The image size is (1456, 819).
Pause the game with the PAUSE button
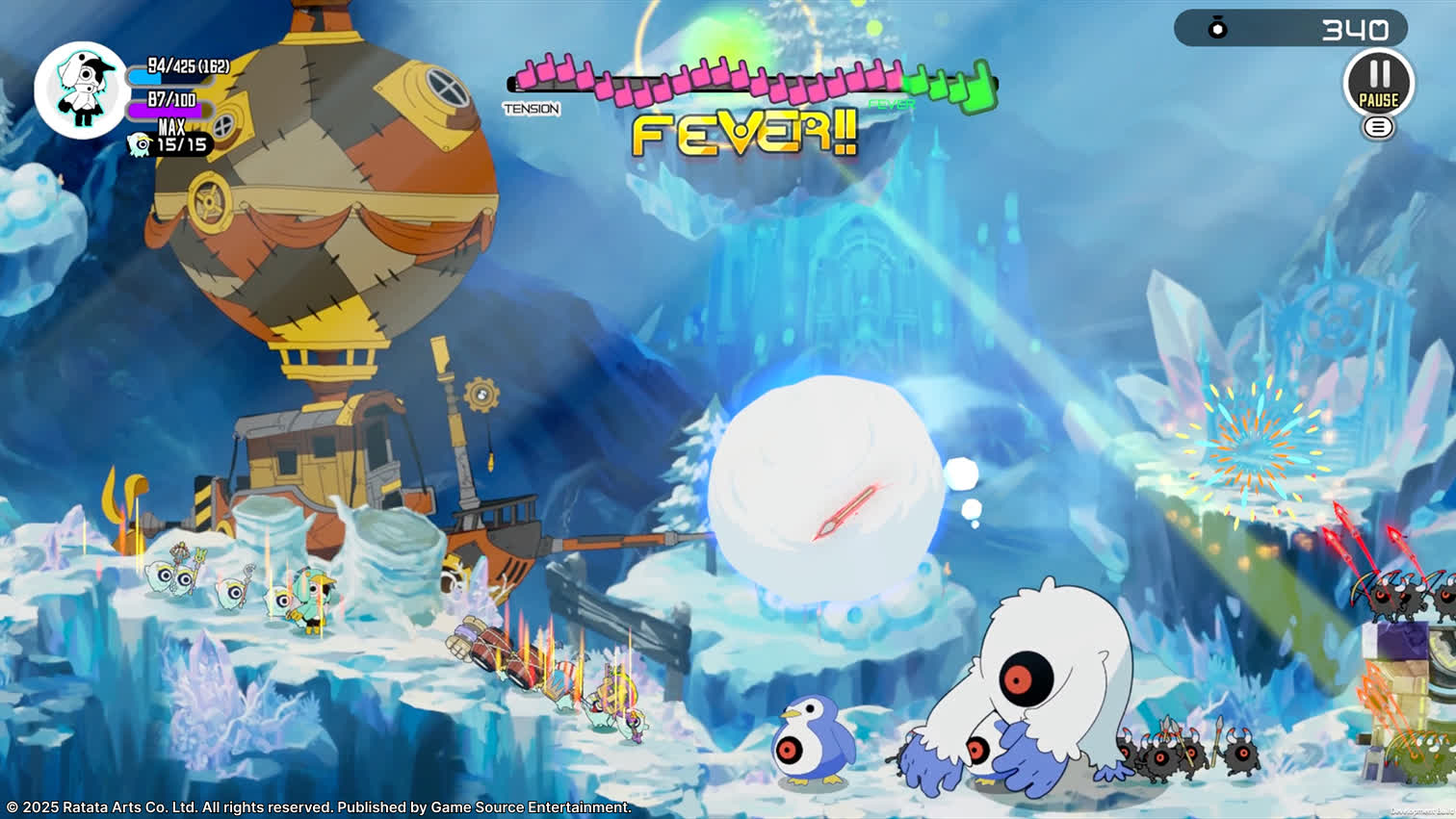[1378, 83]
